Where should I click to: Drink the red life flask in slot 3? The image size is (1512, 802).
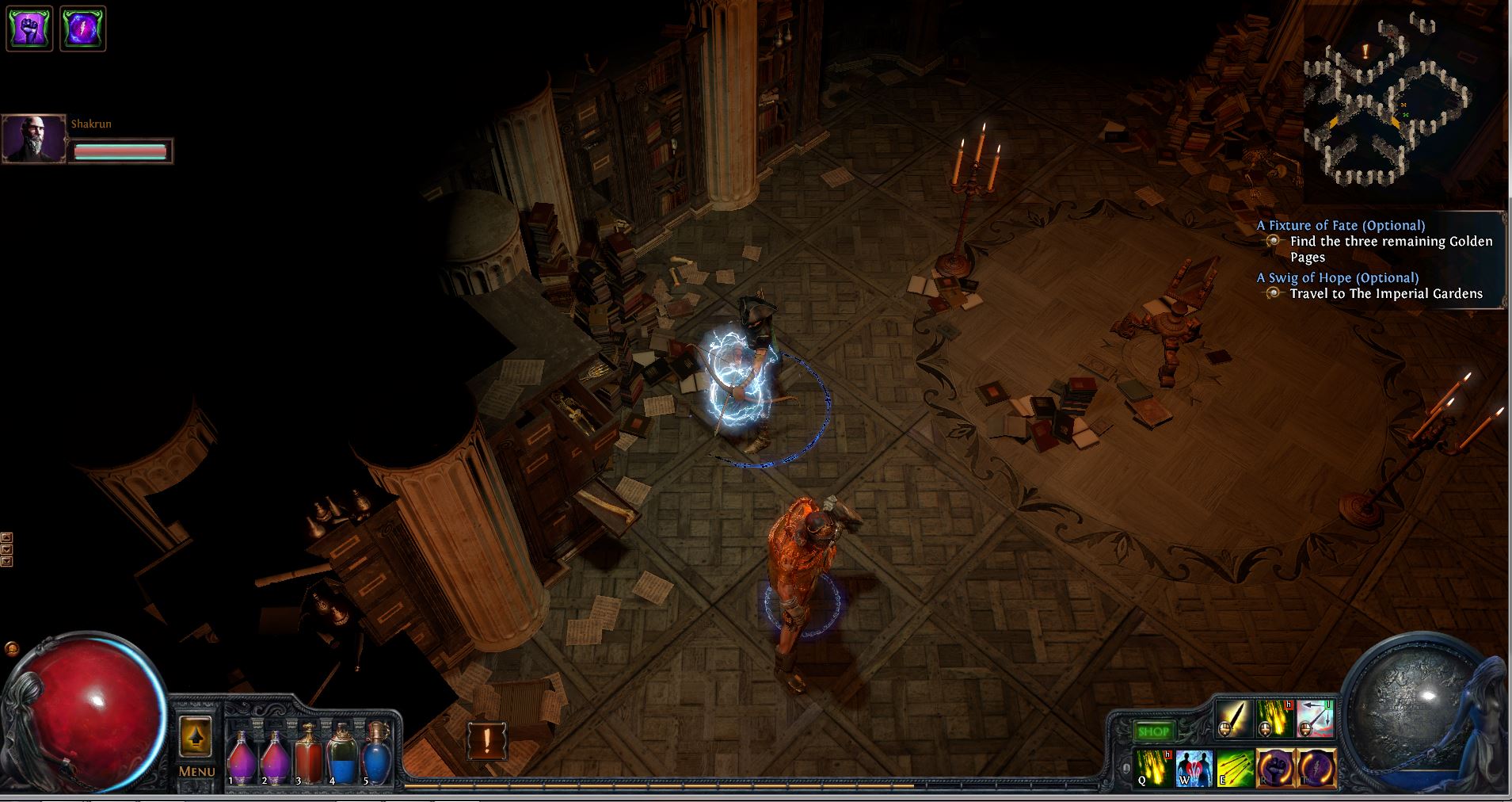(x=308, y=758)
